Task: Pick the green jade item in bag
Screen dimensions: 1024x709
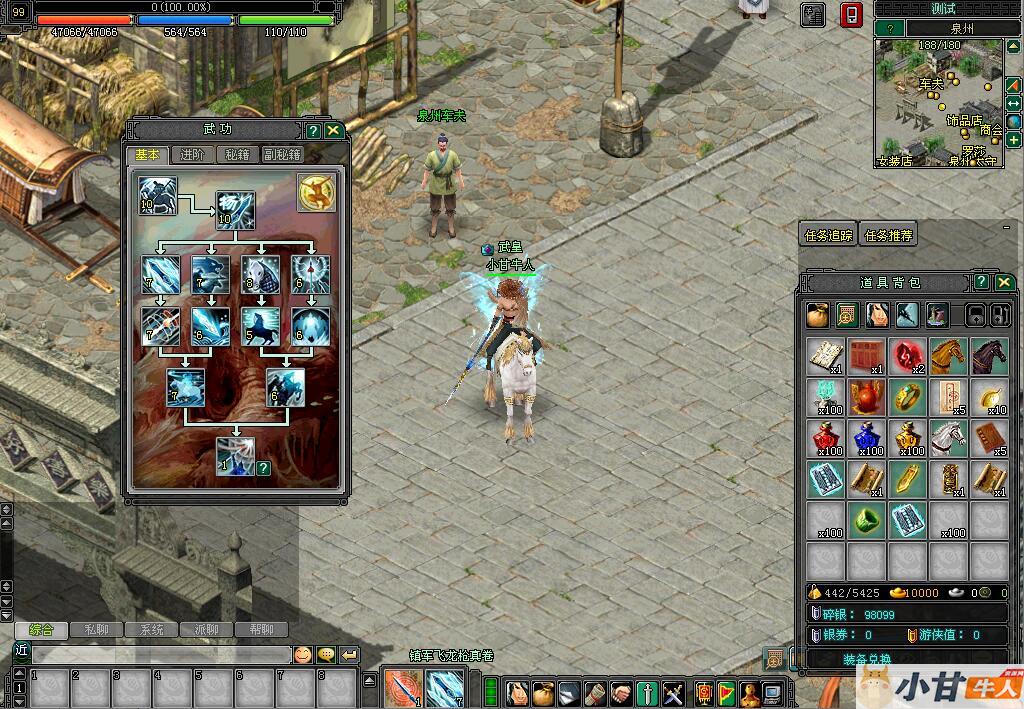Action: (x=866, y=520)
